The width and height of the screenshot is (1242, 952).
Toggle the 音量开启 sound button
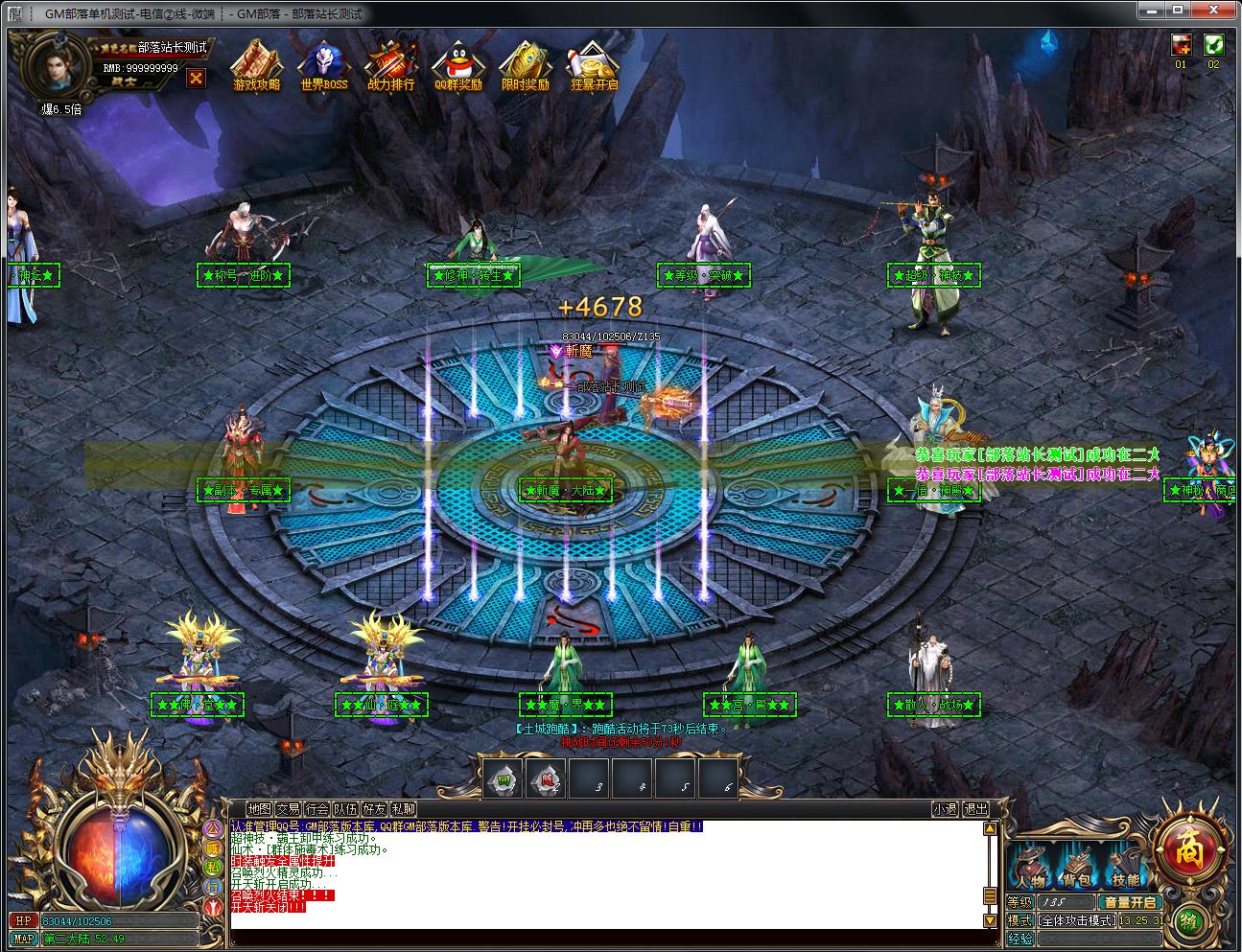[1131, 902]
